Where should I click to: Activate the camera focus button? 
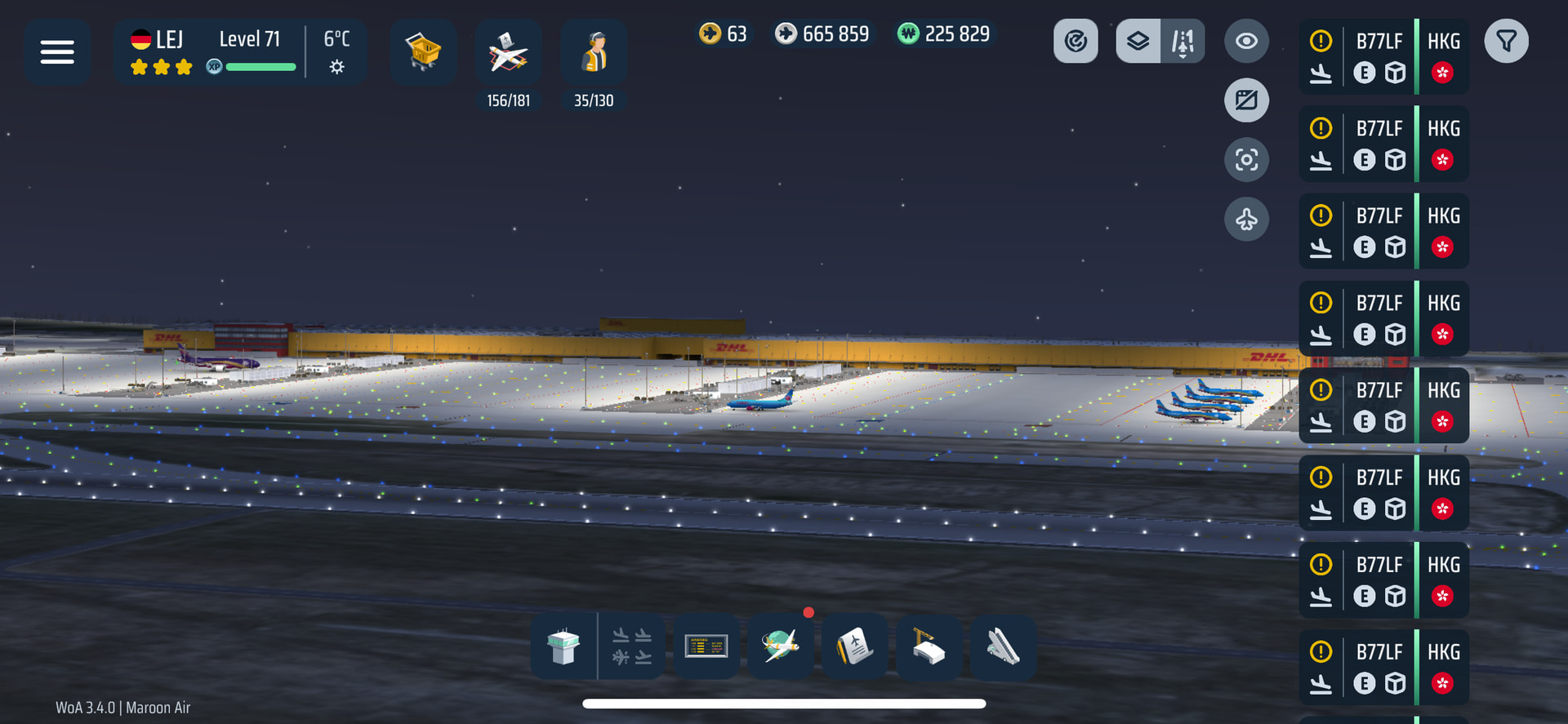click(1246, 159)
